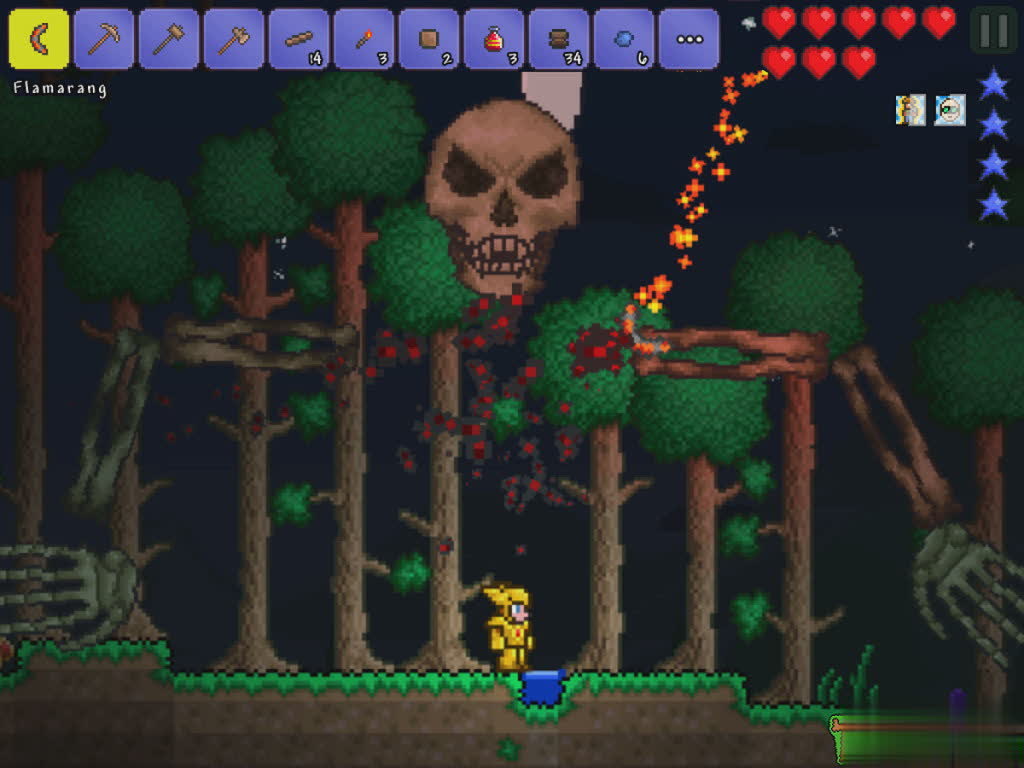Choose the hammer in the hotbar
The width and height of the screenshot is (1024, 768).
(x=169, y=39)
